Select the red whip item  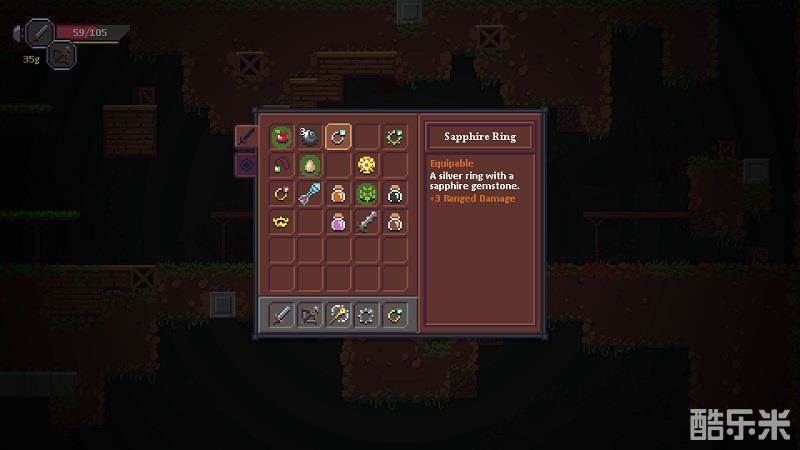pos(281,165)
